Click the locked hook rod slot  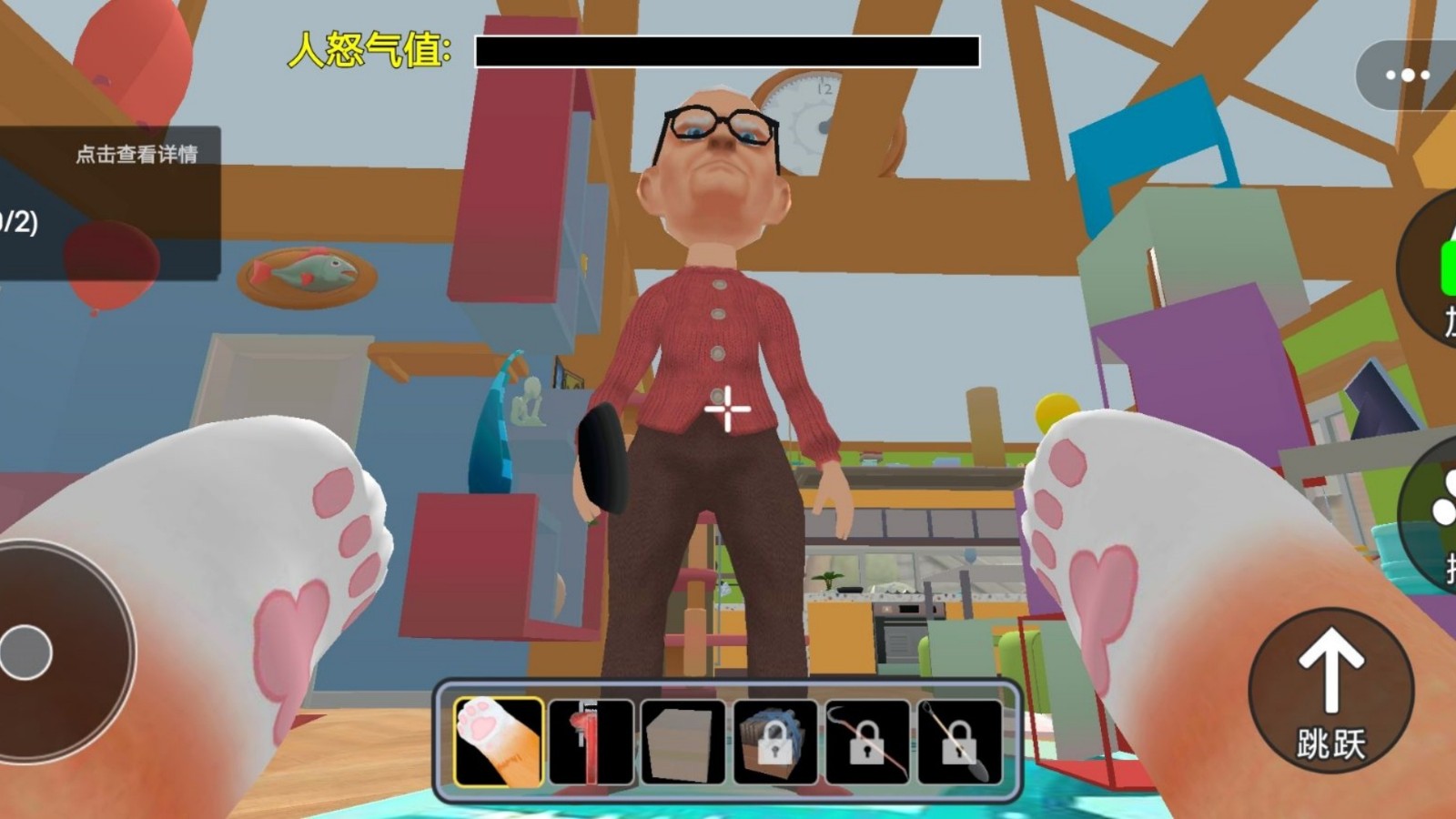click(x=866, y=742)
